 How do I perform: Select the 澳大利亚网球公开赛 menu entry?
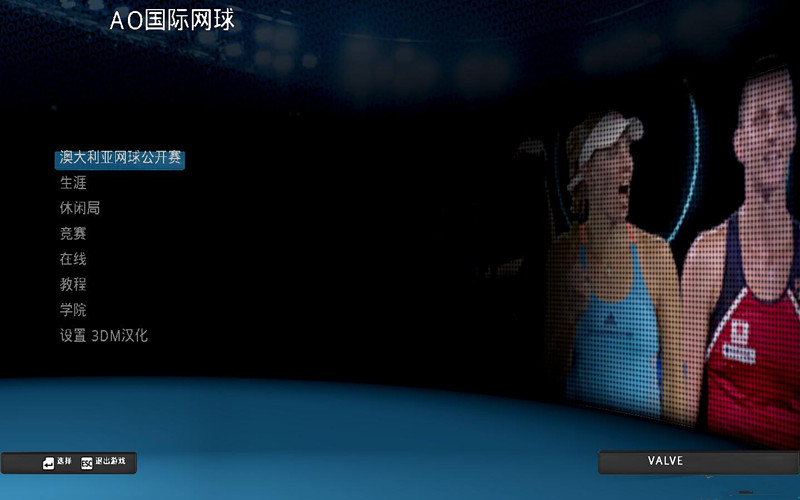(x=120, y=158)
